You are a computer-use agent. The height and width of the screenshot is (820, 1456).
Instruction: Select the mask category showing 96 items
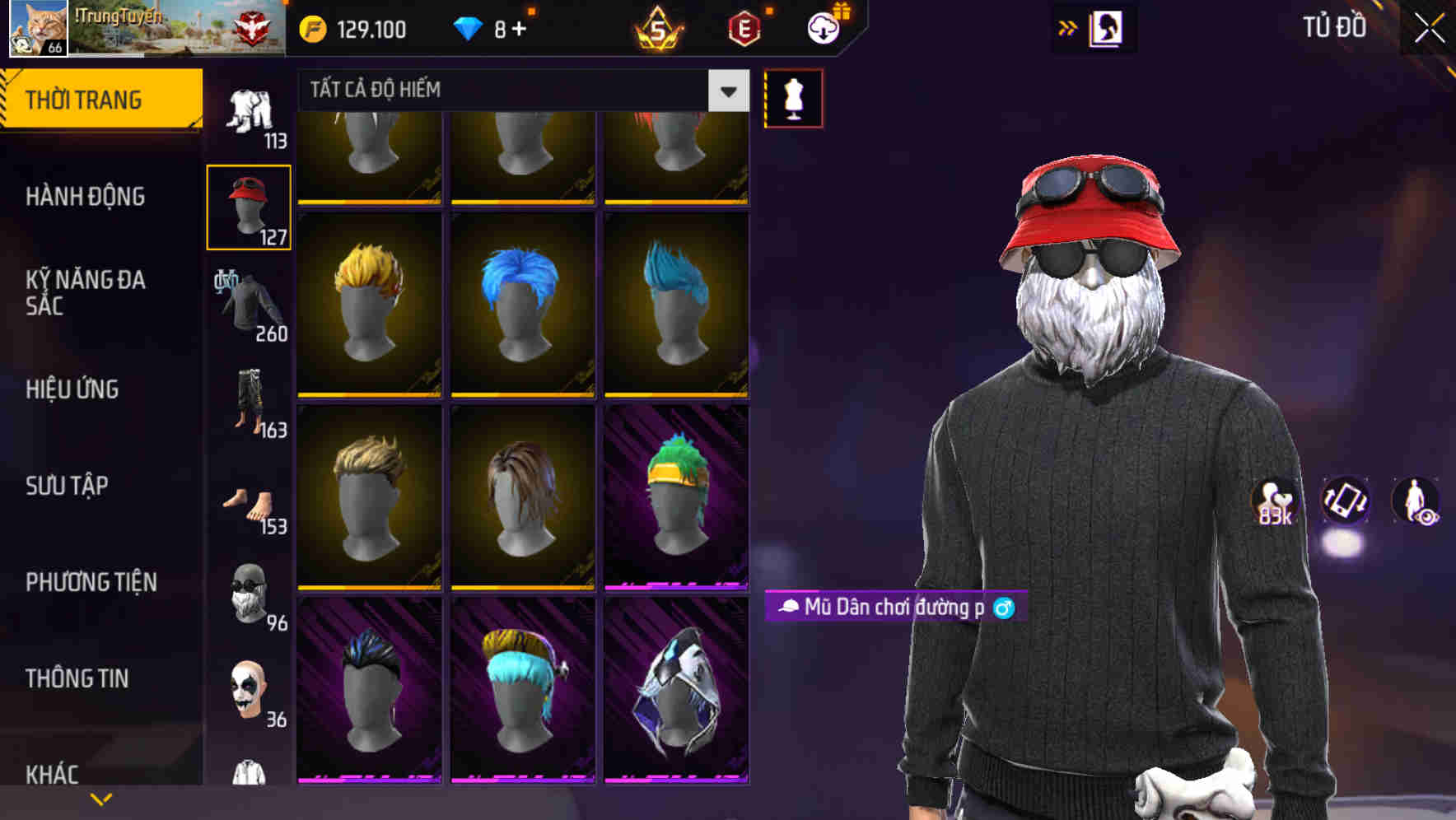249,594
